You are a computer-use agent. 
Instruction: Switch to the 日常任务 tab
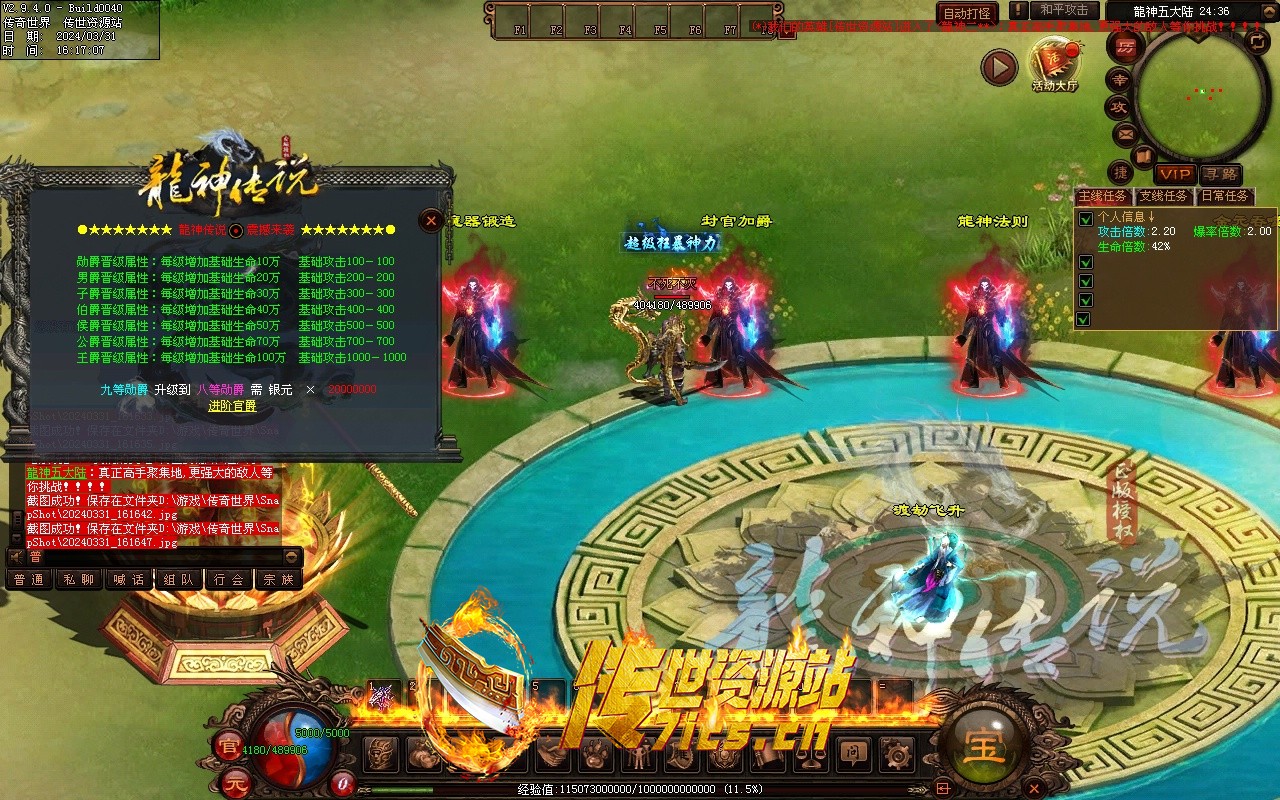click(x=1225, y=196)
